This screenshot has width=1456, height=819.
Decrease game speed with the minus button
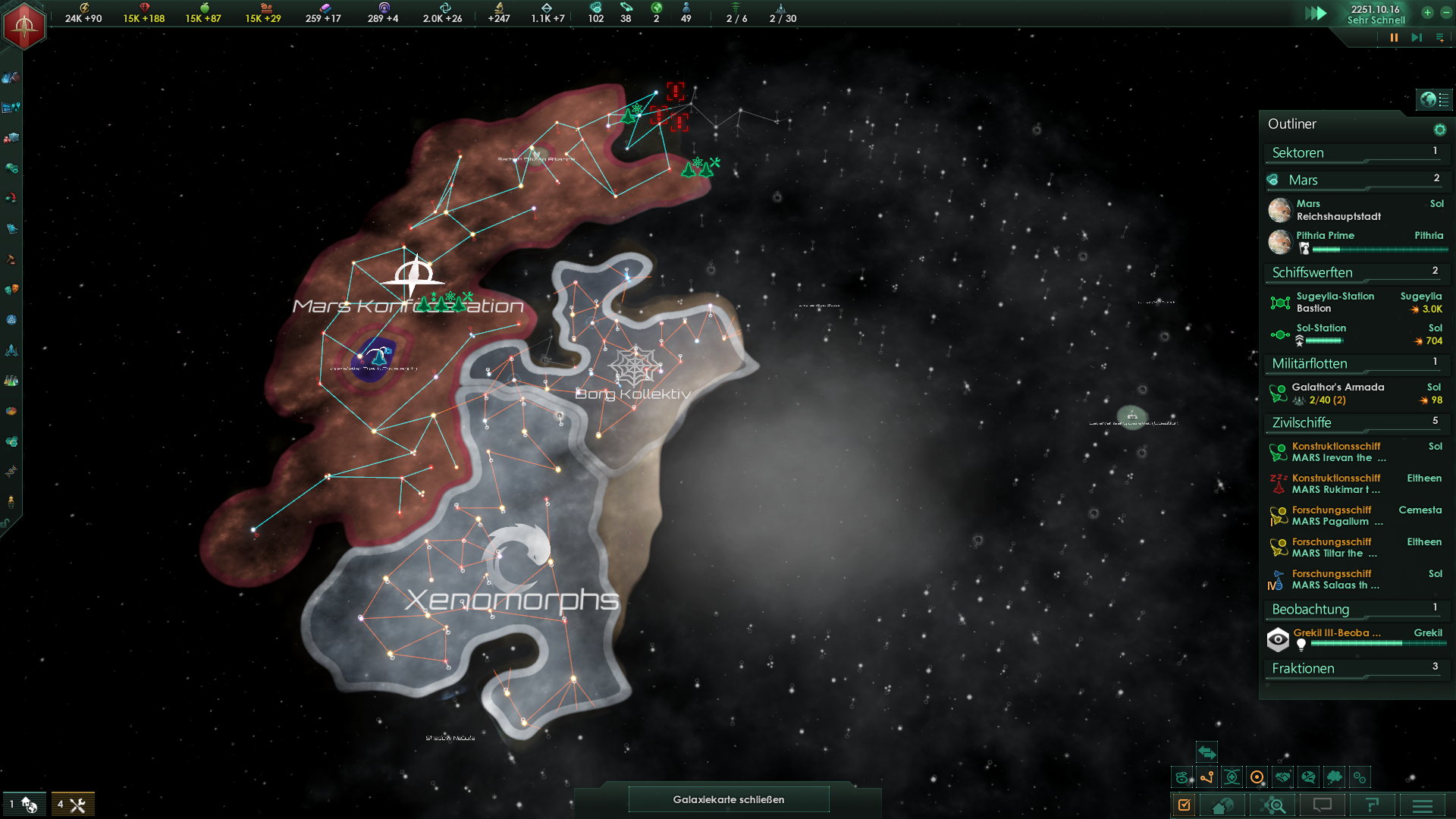coord(1445,13)
